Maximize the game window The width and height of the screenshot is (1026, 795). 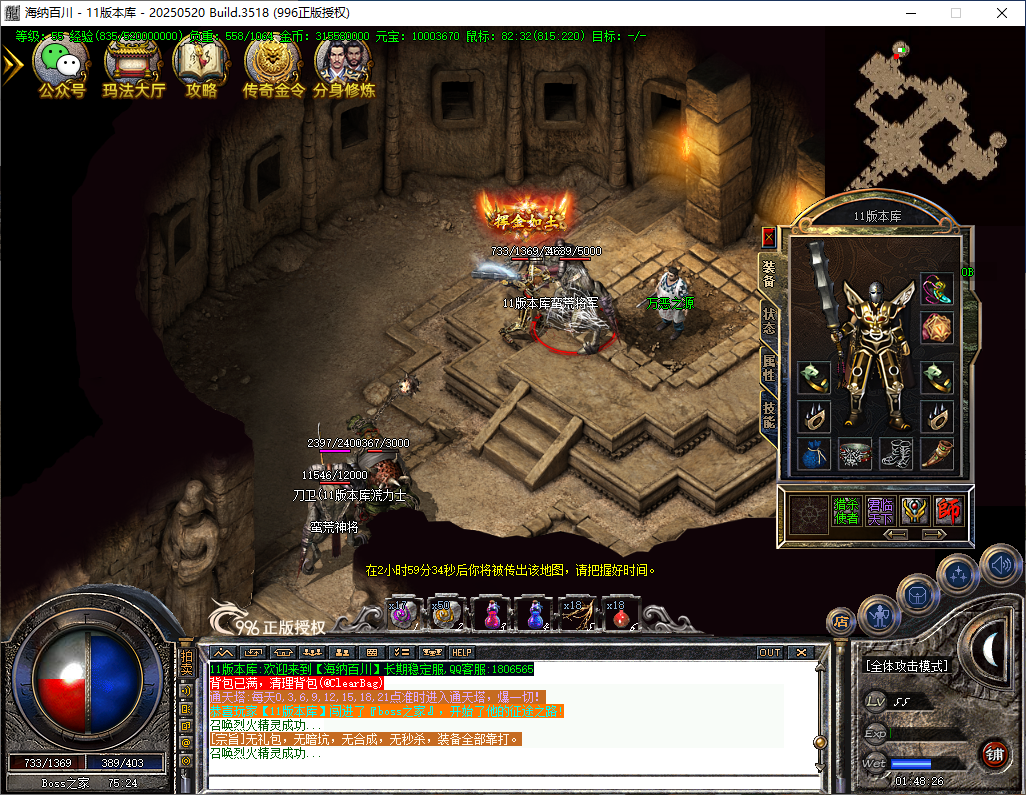pyautogui.click(x=955, y=13)
